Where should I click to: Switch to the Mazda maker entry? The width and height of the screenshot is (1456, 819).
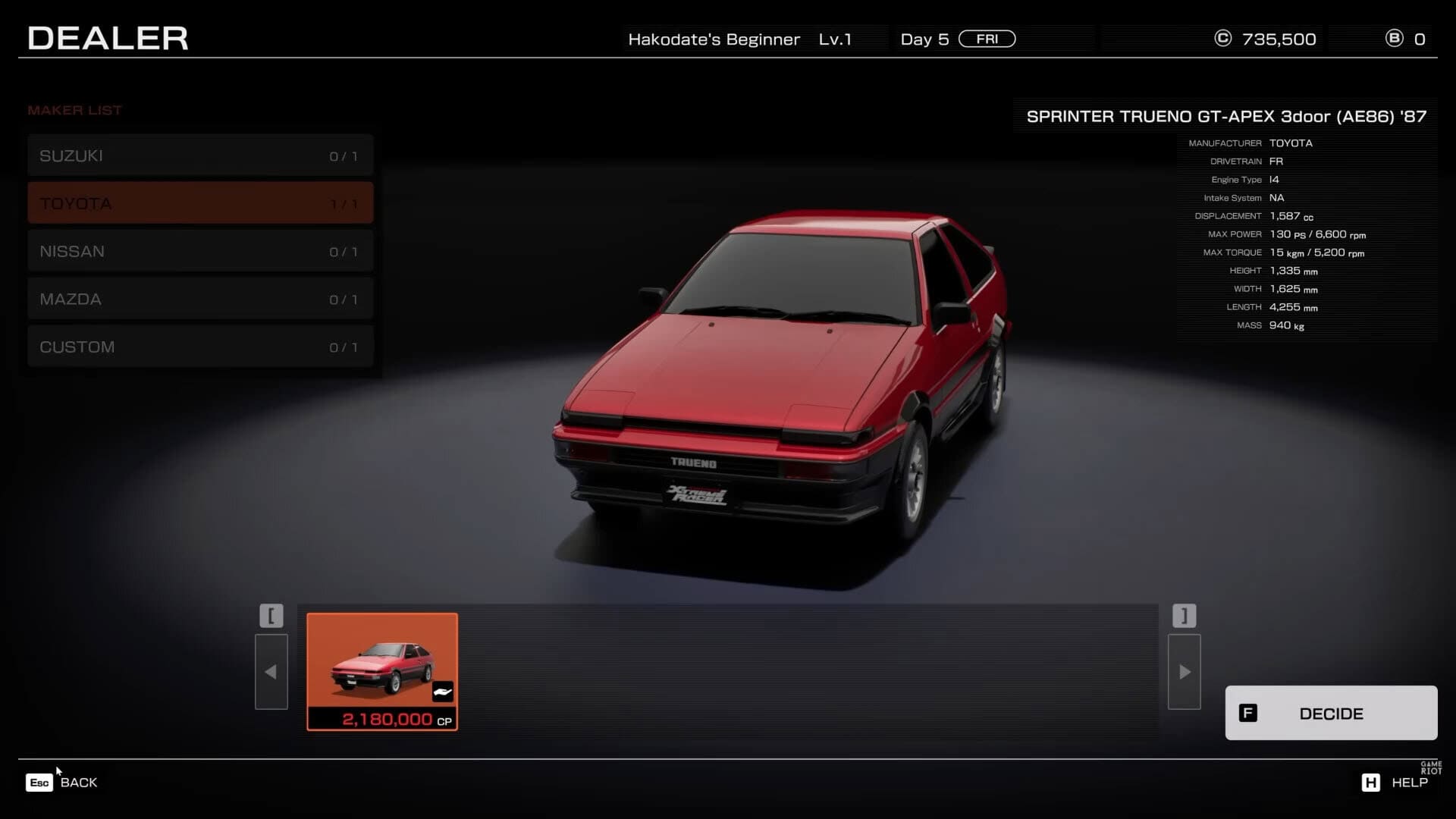click(x=200, y=299)
